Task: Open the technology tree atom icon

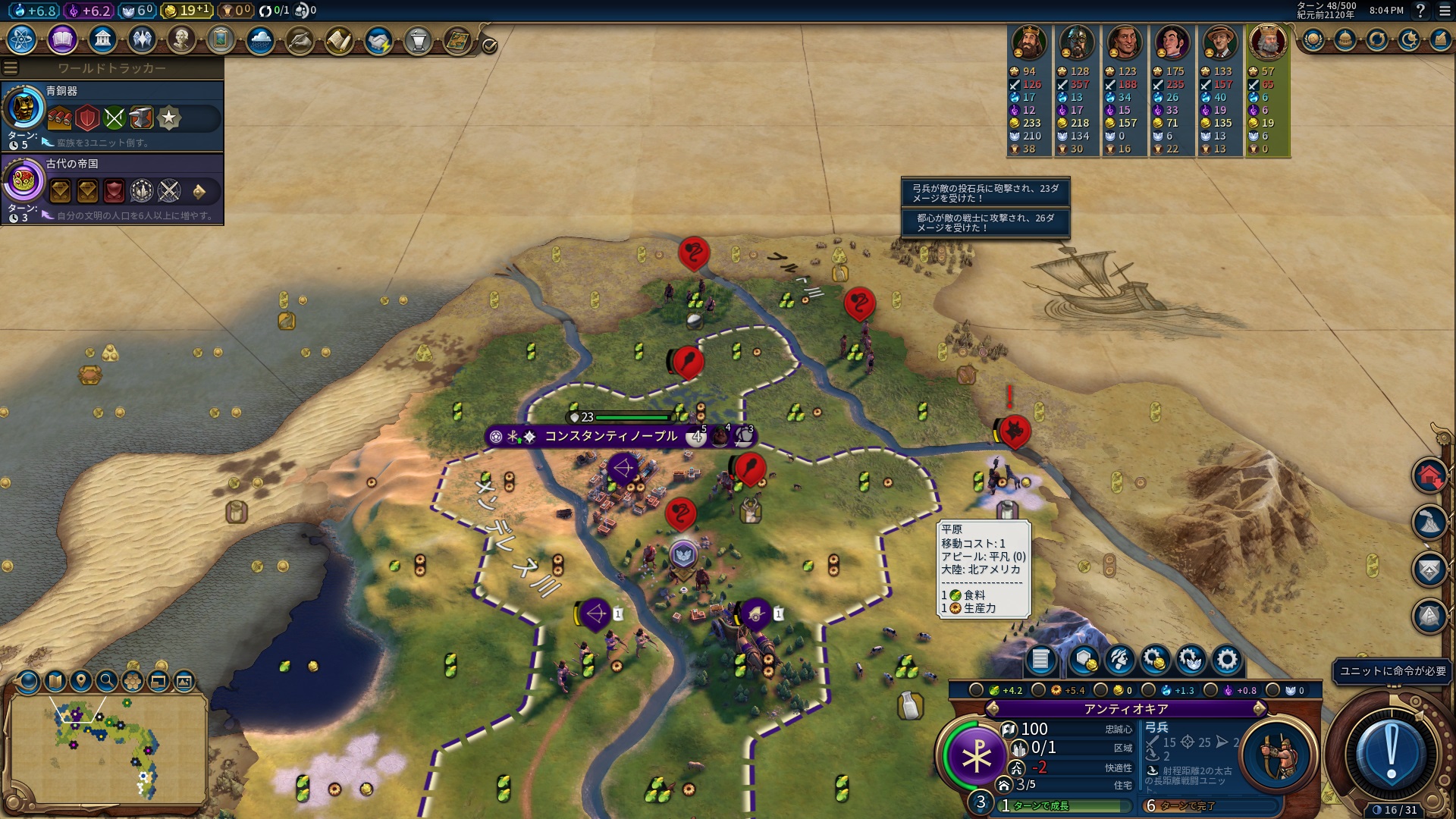Action: coord(22,39)
